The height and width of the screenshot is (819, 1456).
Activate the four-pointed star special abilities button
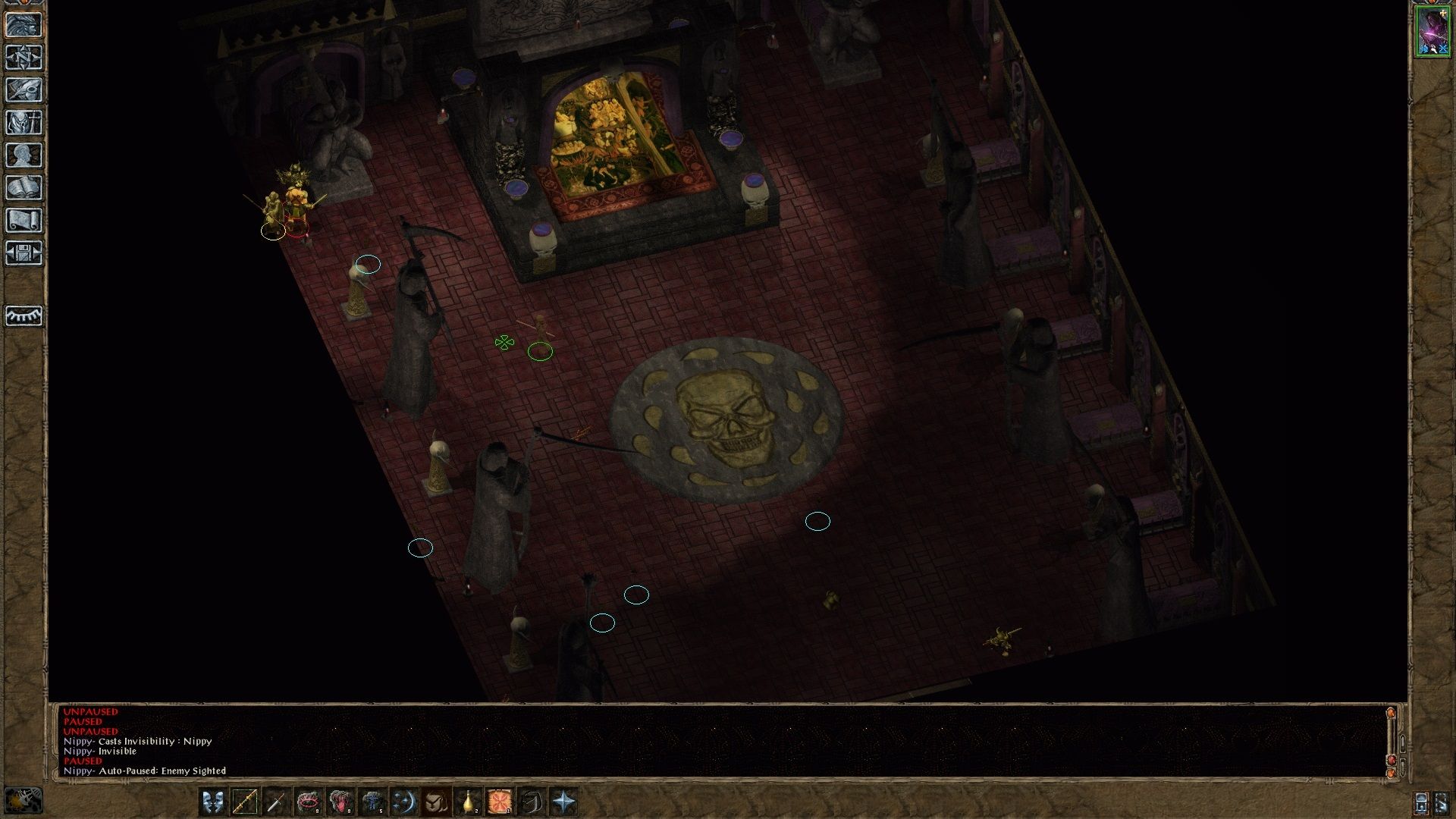pos(563,802)
